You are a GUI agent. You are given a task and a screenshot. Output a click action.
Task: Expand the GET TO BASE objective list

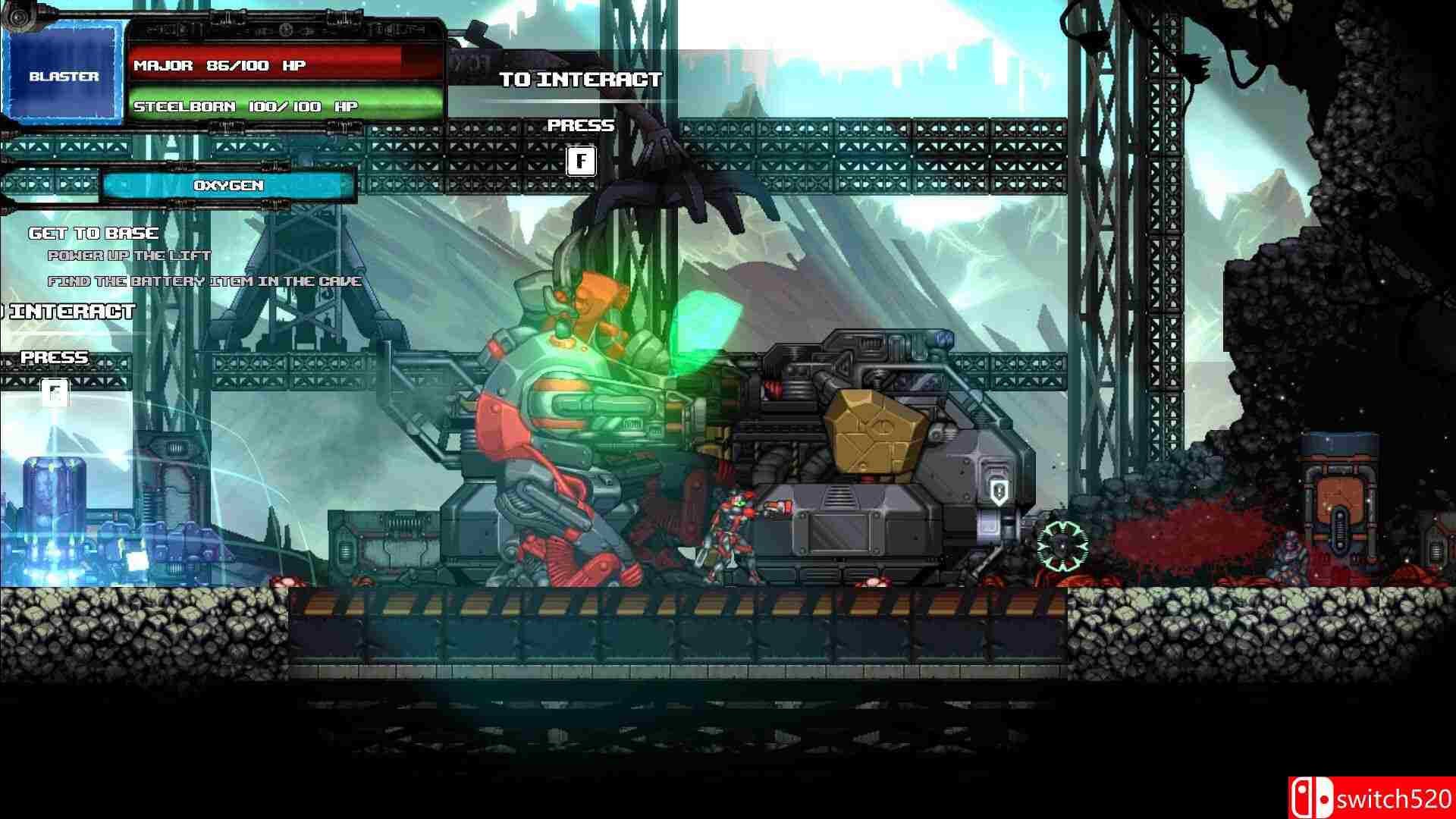(x=93, y=233)
